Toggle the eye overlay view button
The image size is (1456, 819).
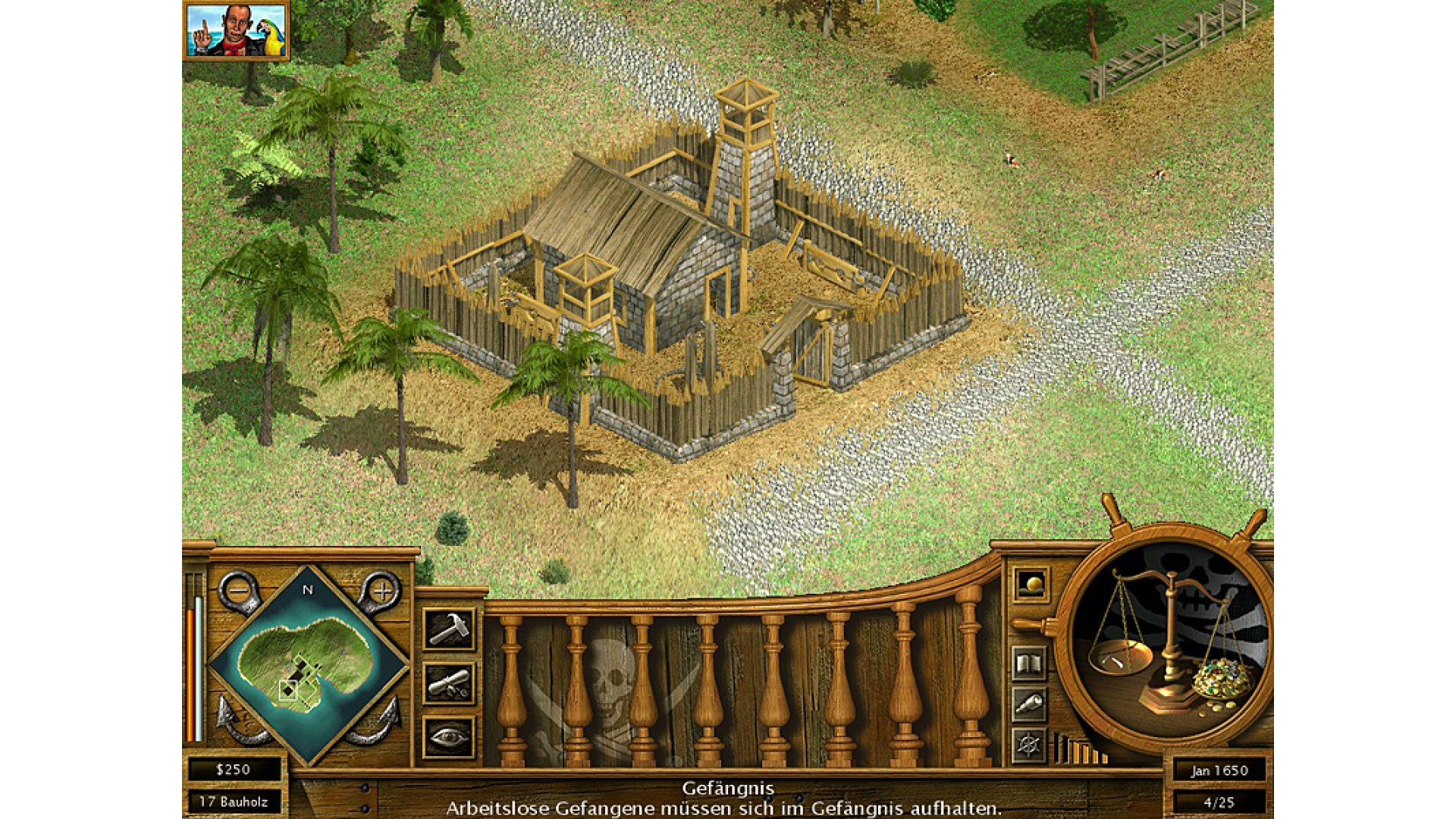pos(449,737)
